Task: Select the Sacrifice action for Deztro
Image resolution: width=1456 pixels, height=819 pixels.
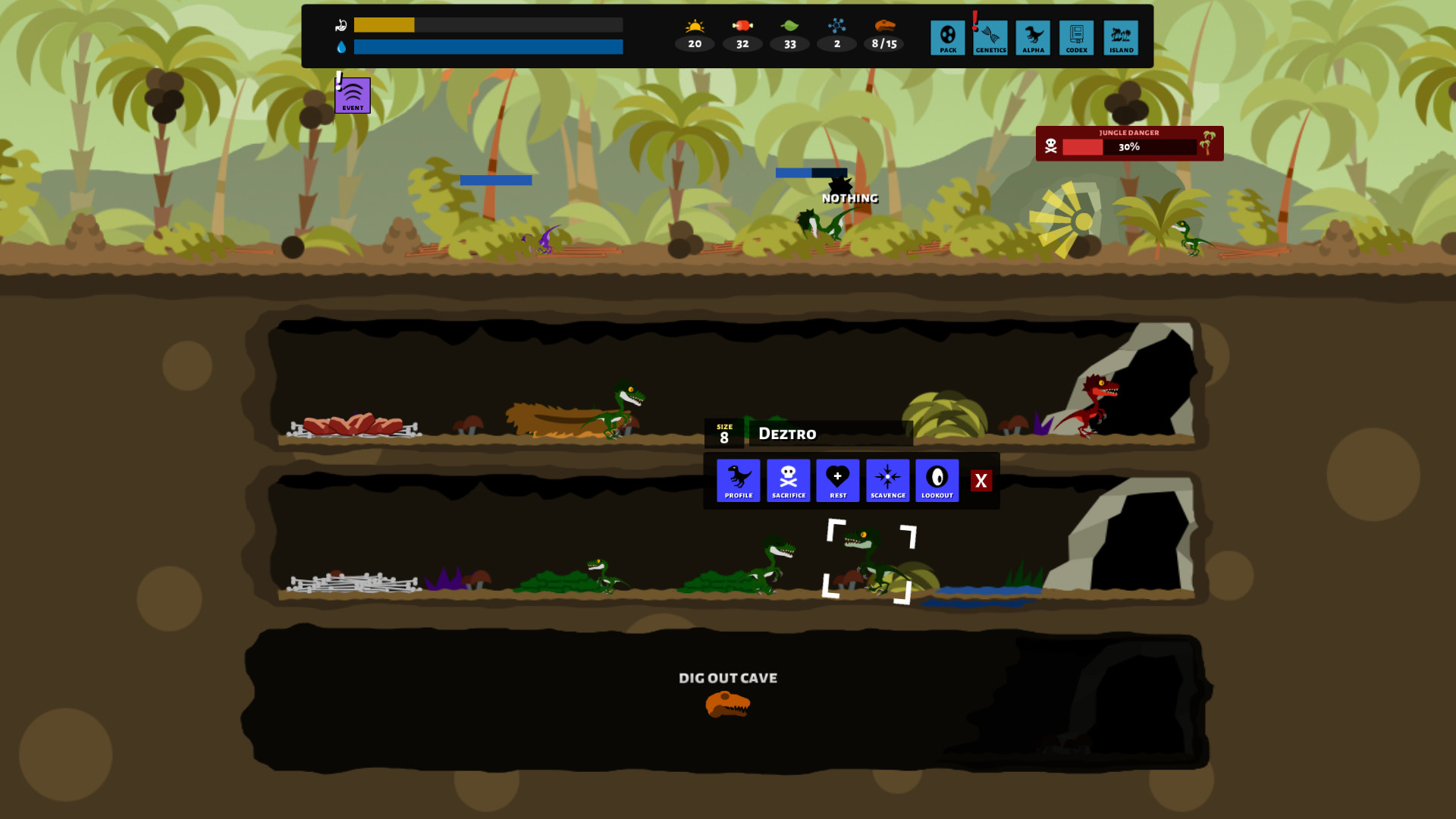Action: tap(789, 480)
